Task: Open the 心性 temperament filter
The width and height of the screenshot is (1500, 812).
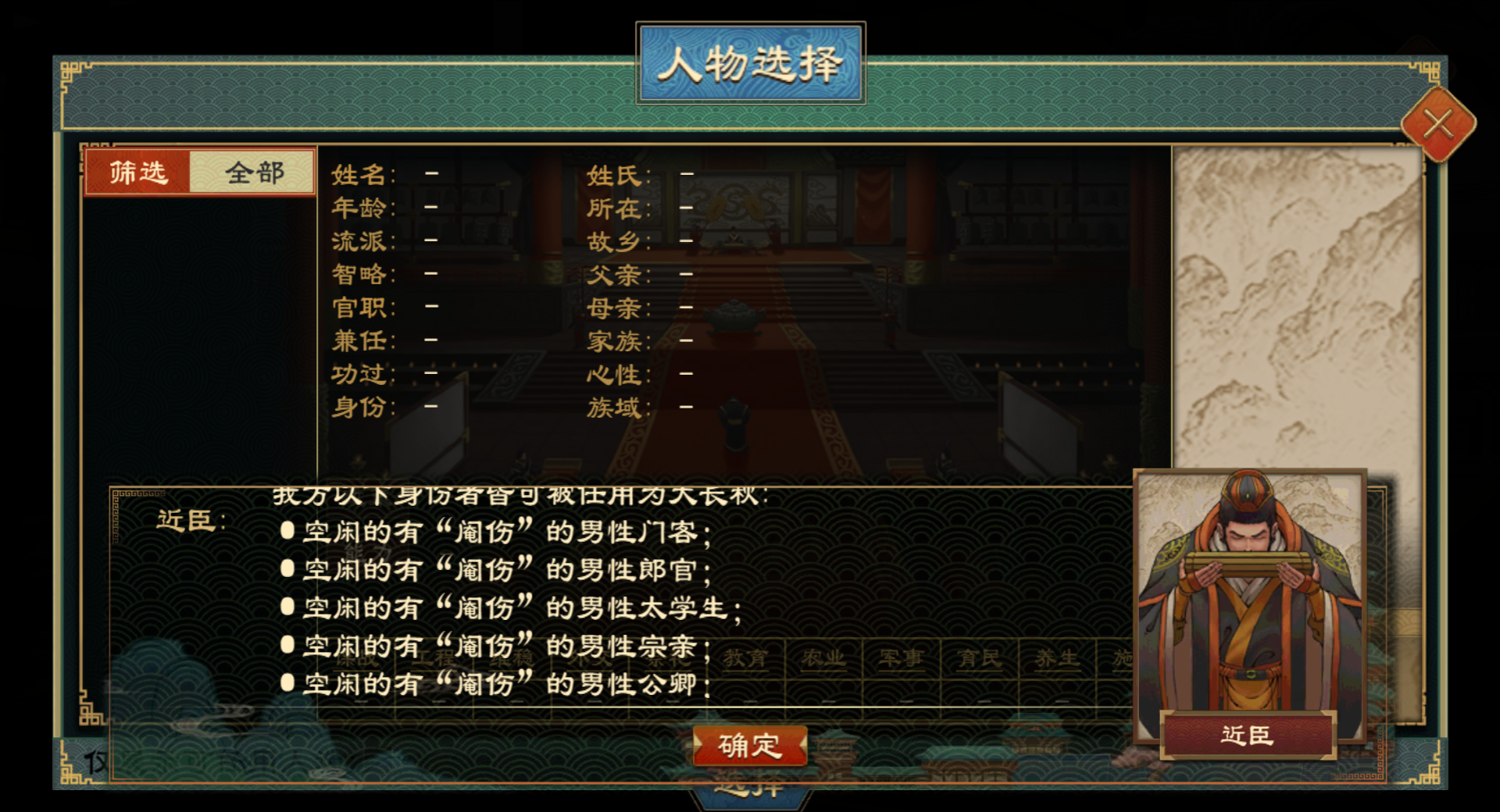Action: 686,375
